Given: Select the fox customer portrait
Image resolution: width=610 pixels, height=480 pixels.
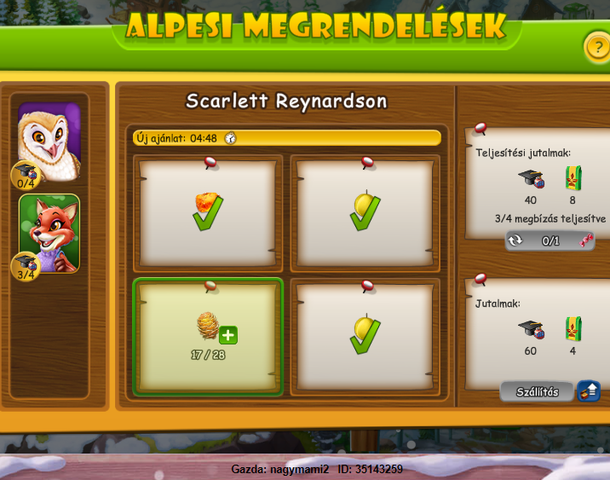Looking at the screenshot, I should tap(48, 232).
